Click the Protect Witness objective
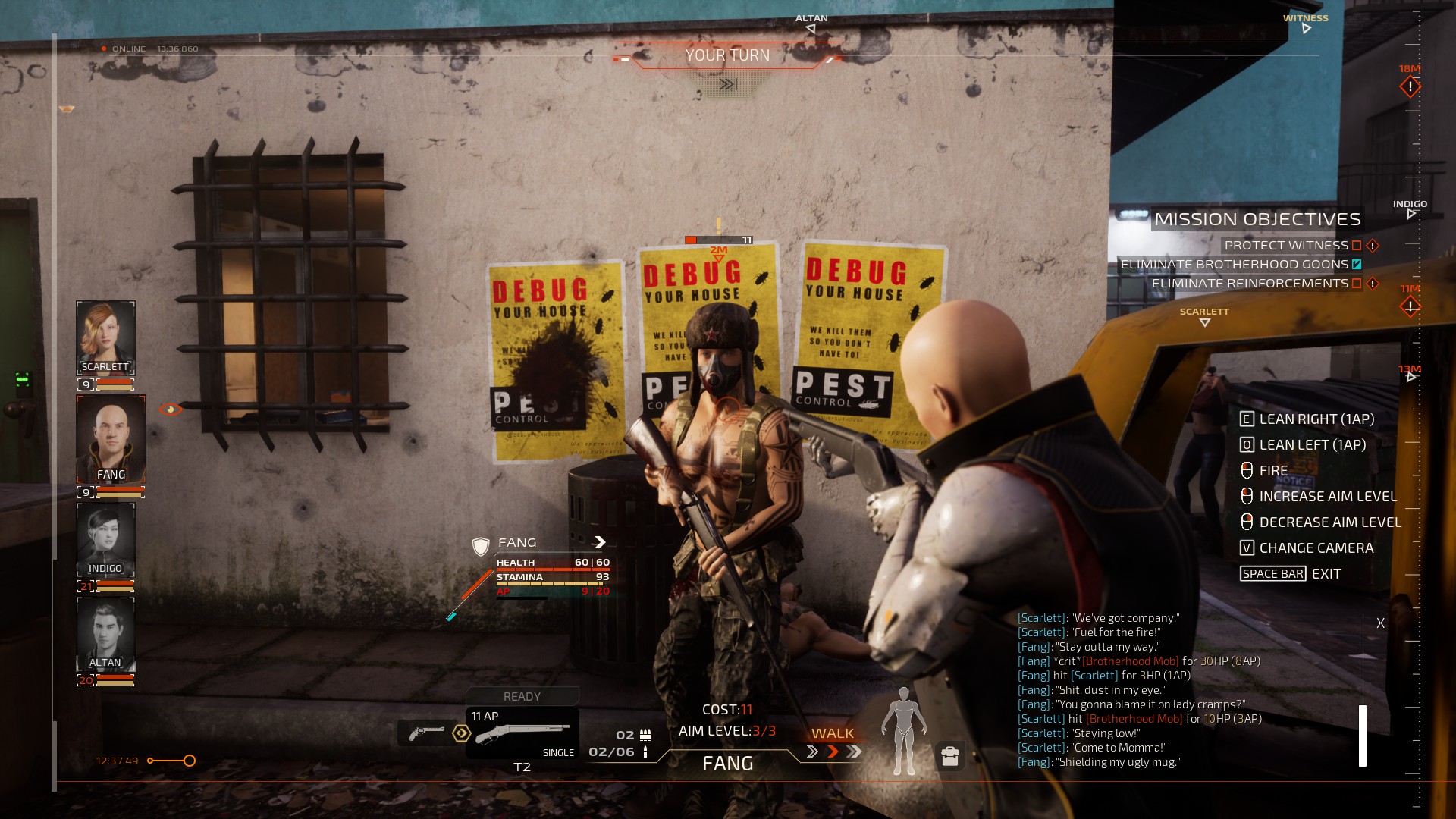This screenshot has height=819, width=1456. 1286,246
